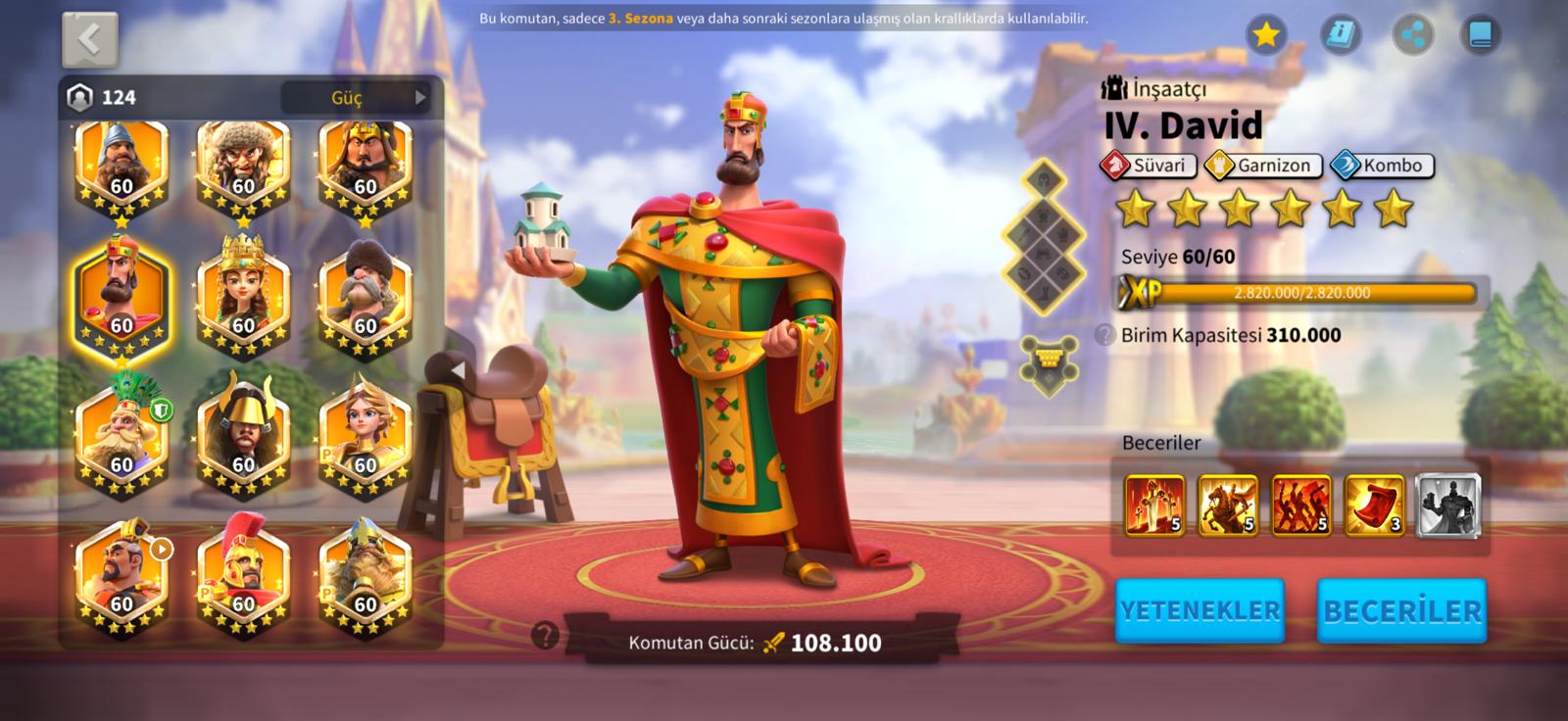This screenshot has height=721, width=1568.
Task: Share this commander via share icon
Action: [1412, 36]
